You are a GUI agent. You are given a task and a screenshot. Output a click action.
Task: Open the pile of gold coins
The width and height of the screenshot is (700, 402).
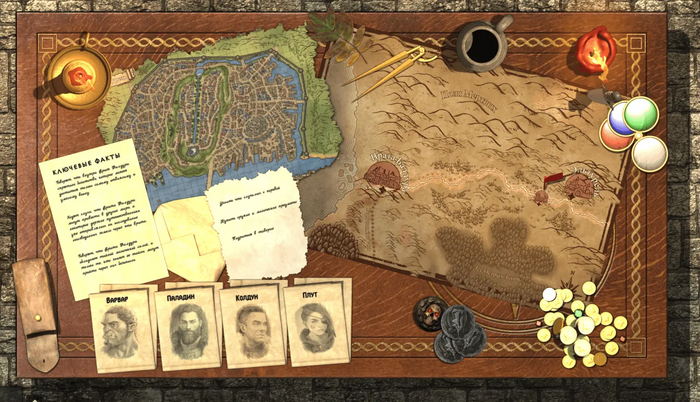click(580, 326)
